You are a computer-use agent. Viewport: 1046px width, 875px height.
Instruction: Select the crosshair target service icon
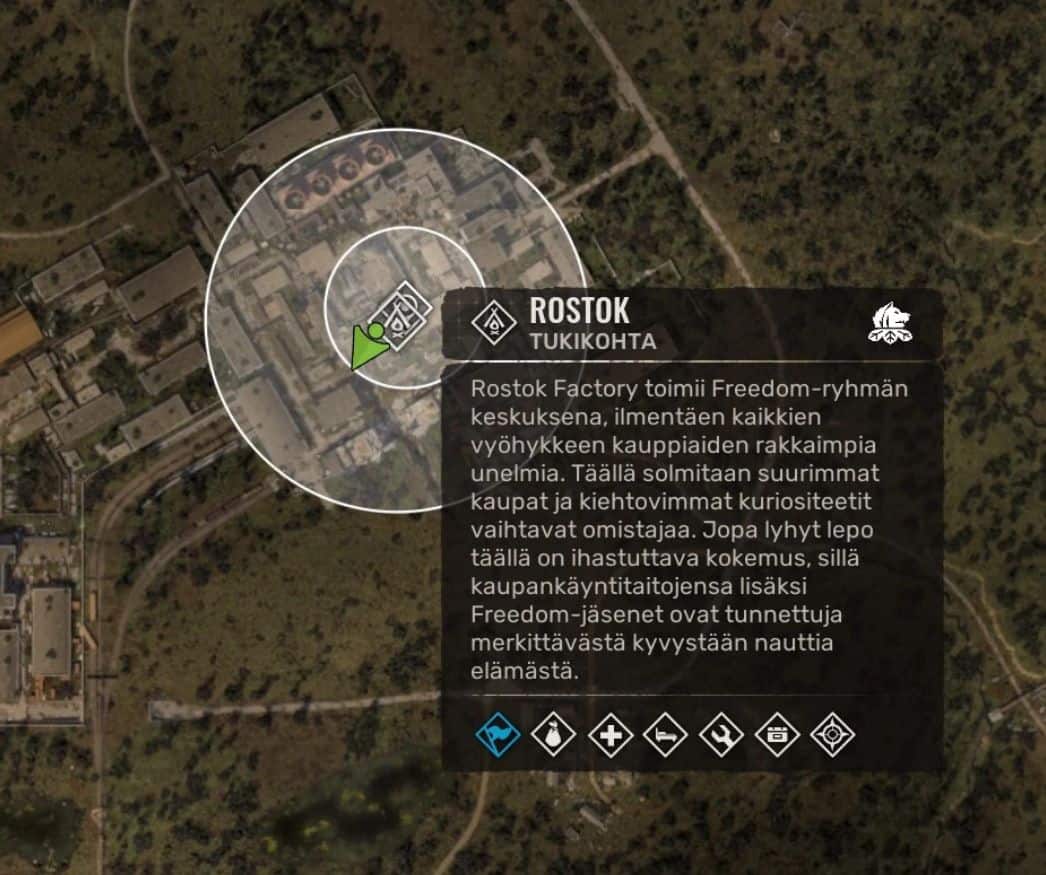pyautogui.click(x=831, y=736)
